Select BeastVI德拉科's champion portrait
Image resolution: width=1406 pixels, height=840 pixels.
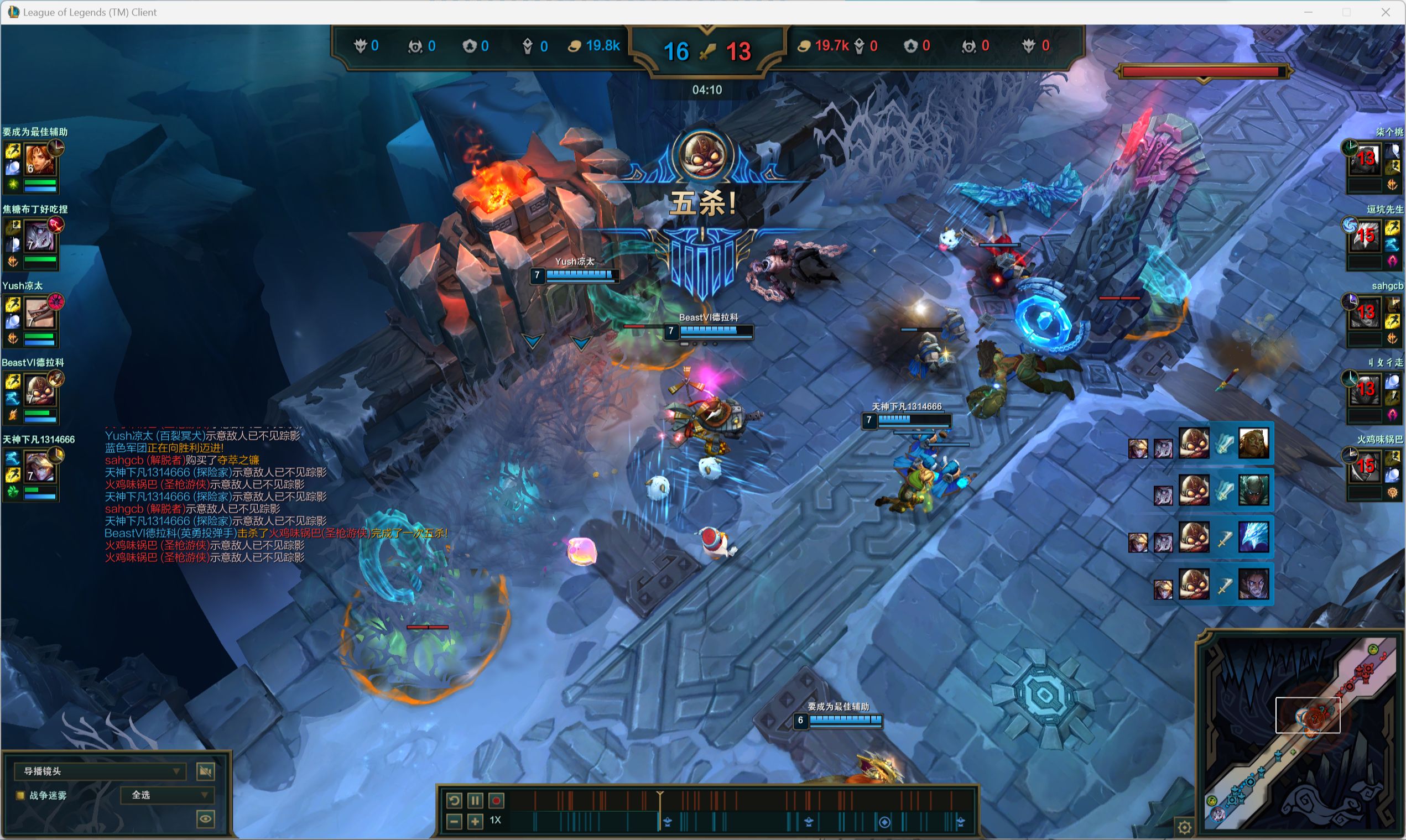coord(40,390)
